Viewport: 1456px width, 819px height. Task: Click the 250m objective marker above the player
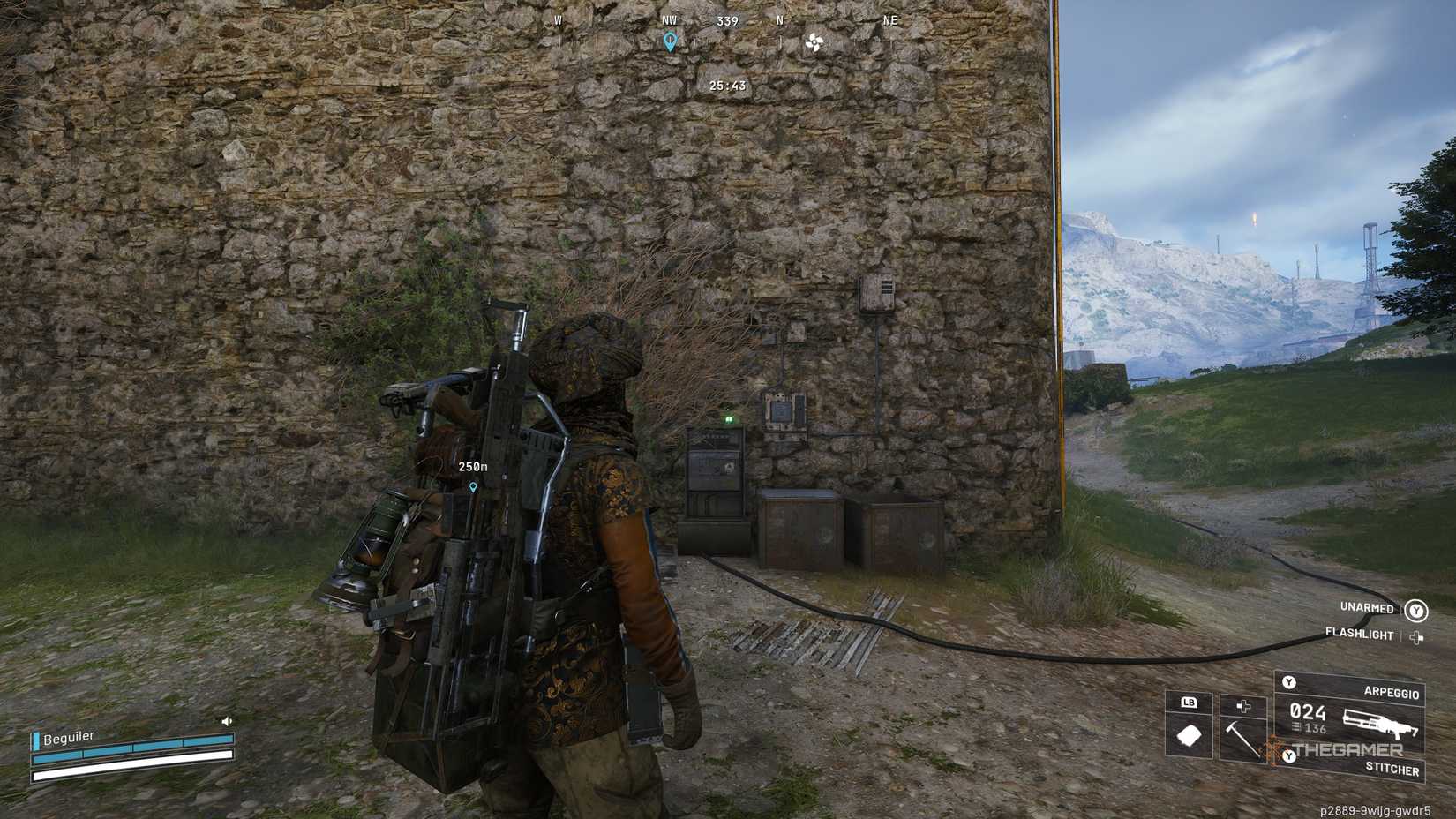(473, 470)
